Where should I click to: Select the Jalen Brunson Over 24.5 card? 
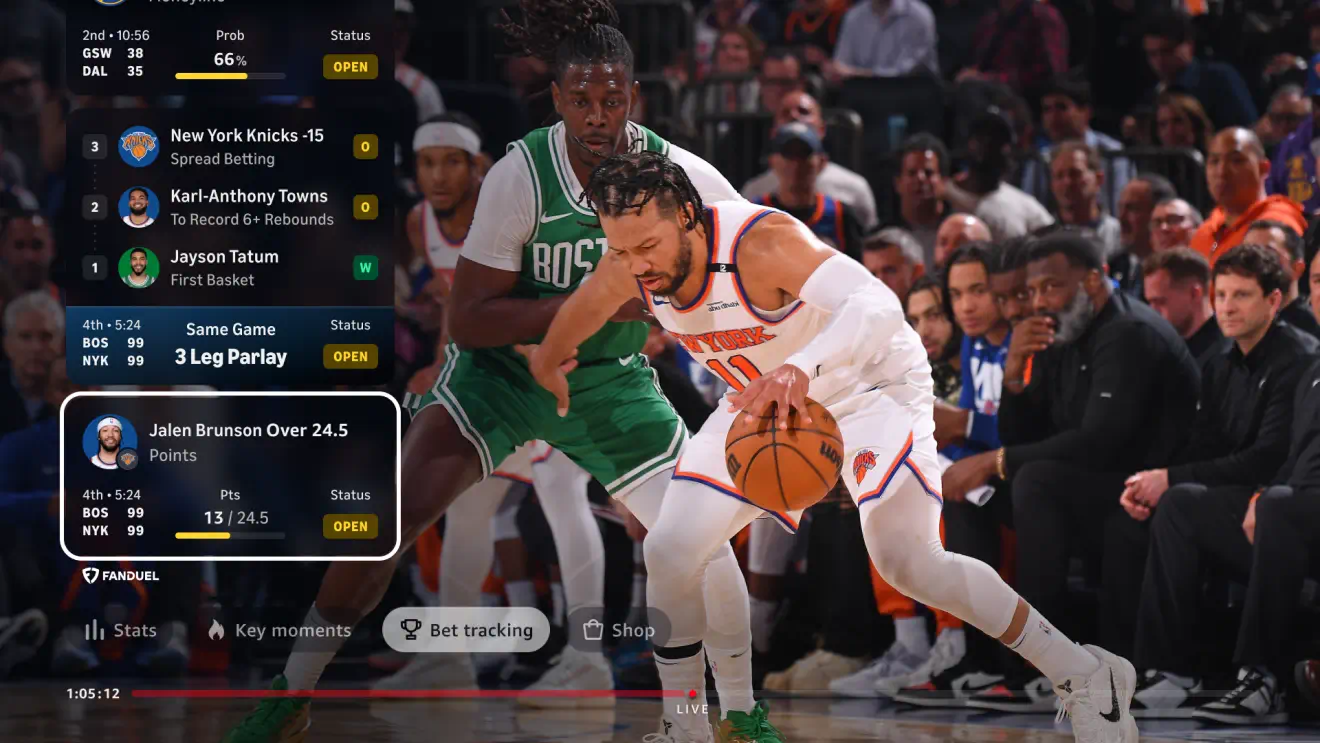[230, 476]
